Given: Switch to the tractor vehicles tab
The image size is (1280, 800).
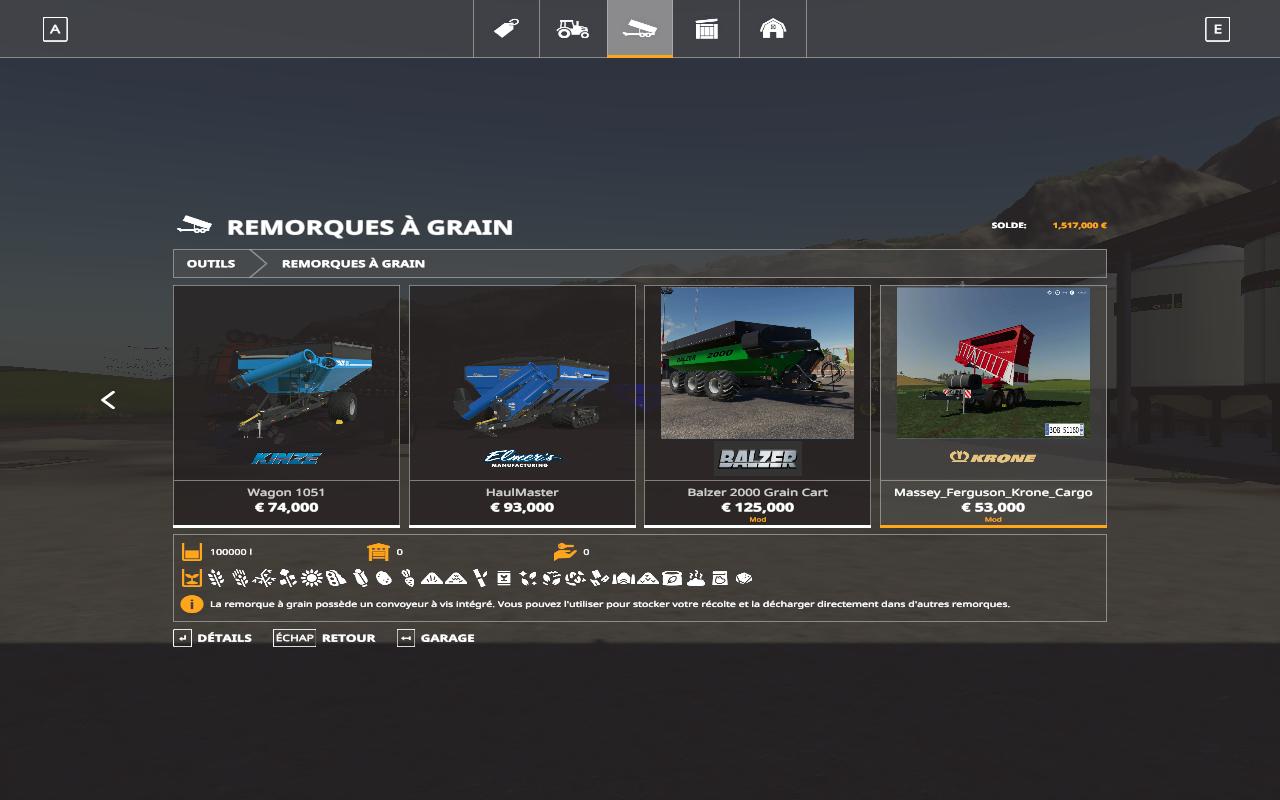Looking at the screenshot, I should tap(573, 29).
